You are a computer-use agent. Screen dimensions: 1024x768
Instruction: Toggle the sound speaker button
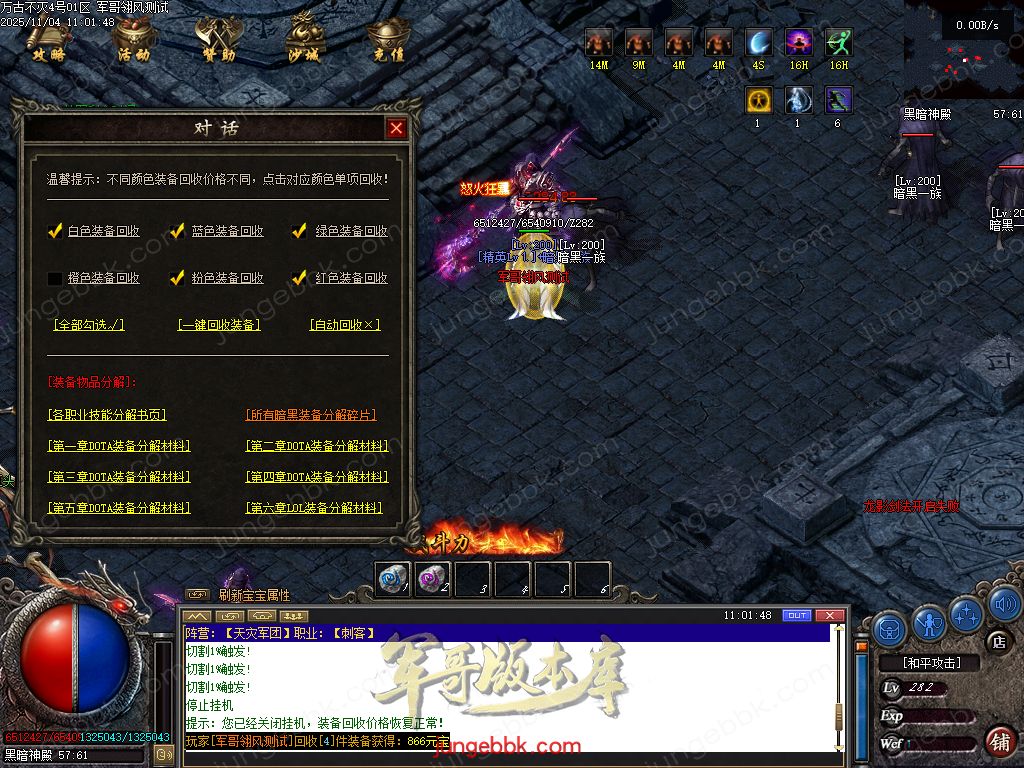tap(1004, 604)
